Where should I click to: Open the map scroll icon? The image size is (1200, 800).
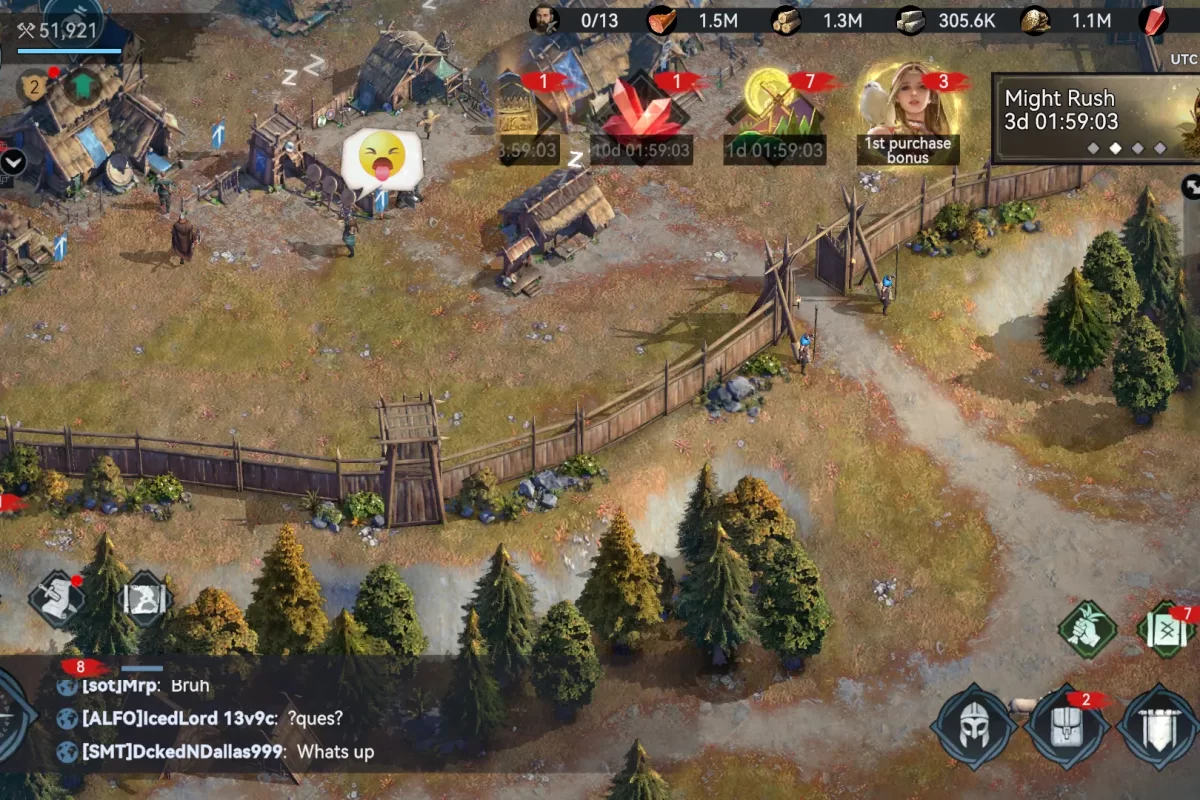coord(146,600)
